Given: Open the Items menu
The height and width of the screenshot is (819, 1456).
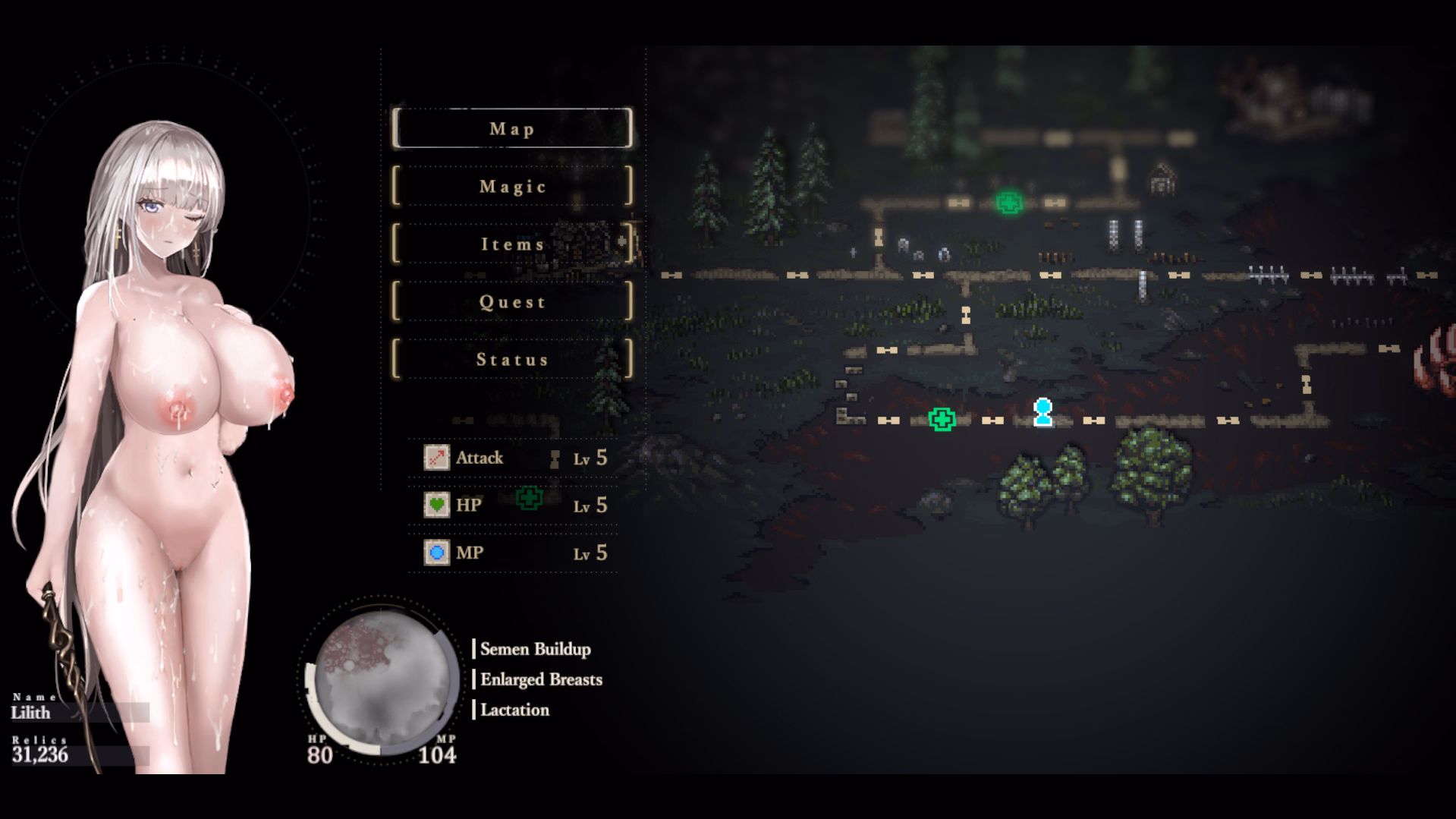Looking at the screenshot, I should [512, 244].
